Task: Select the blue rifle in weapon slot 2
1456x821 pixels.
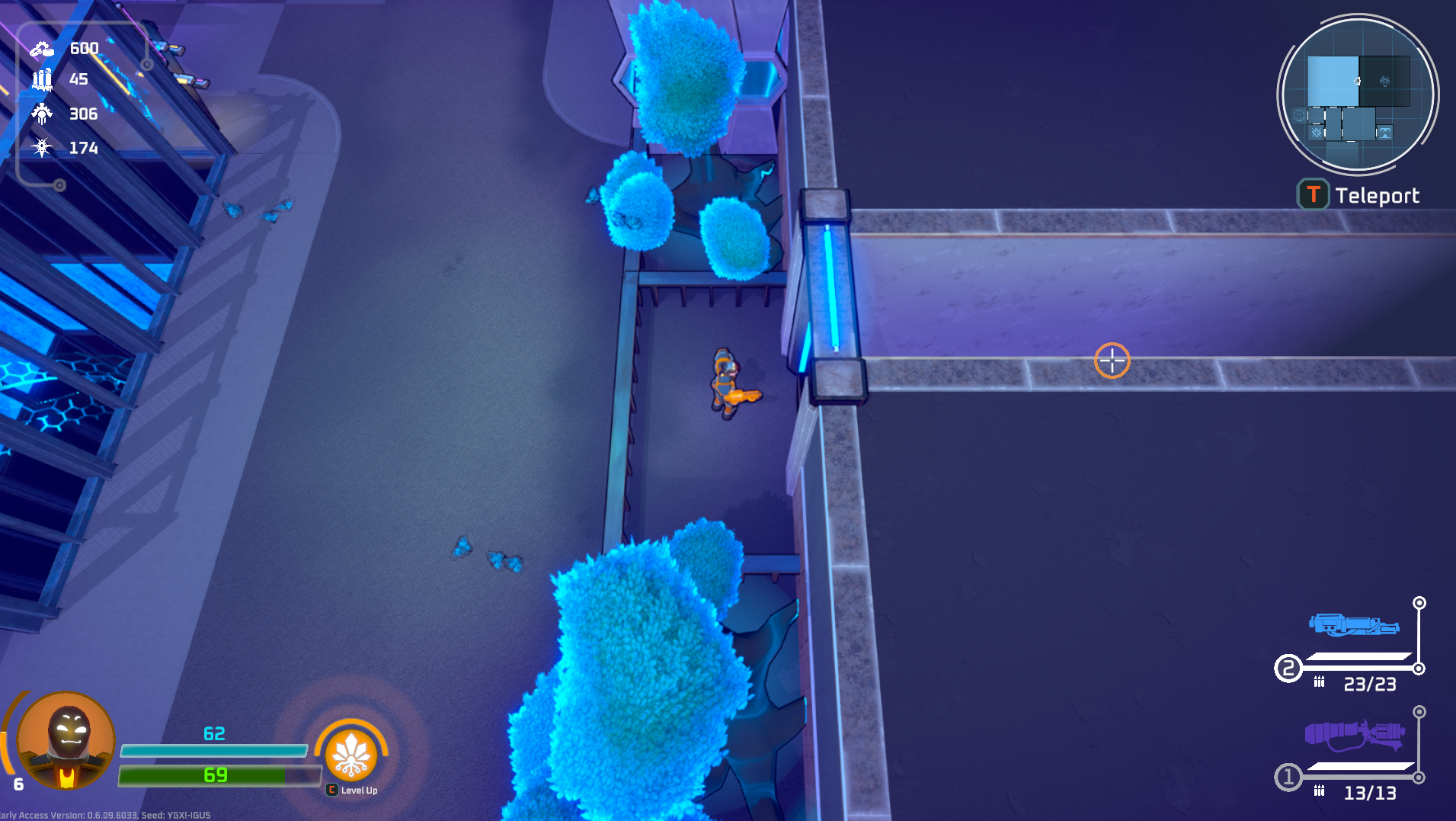Action: (x=1354, y=626)
